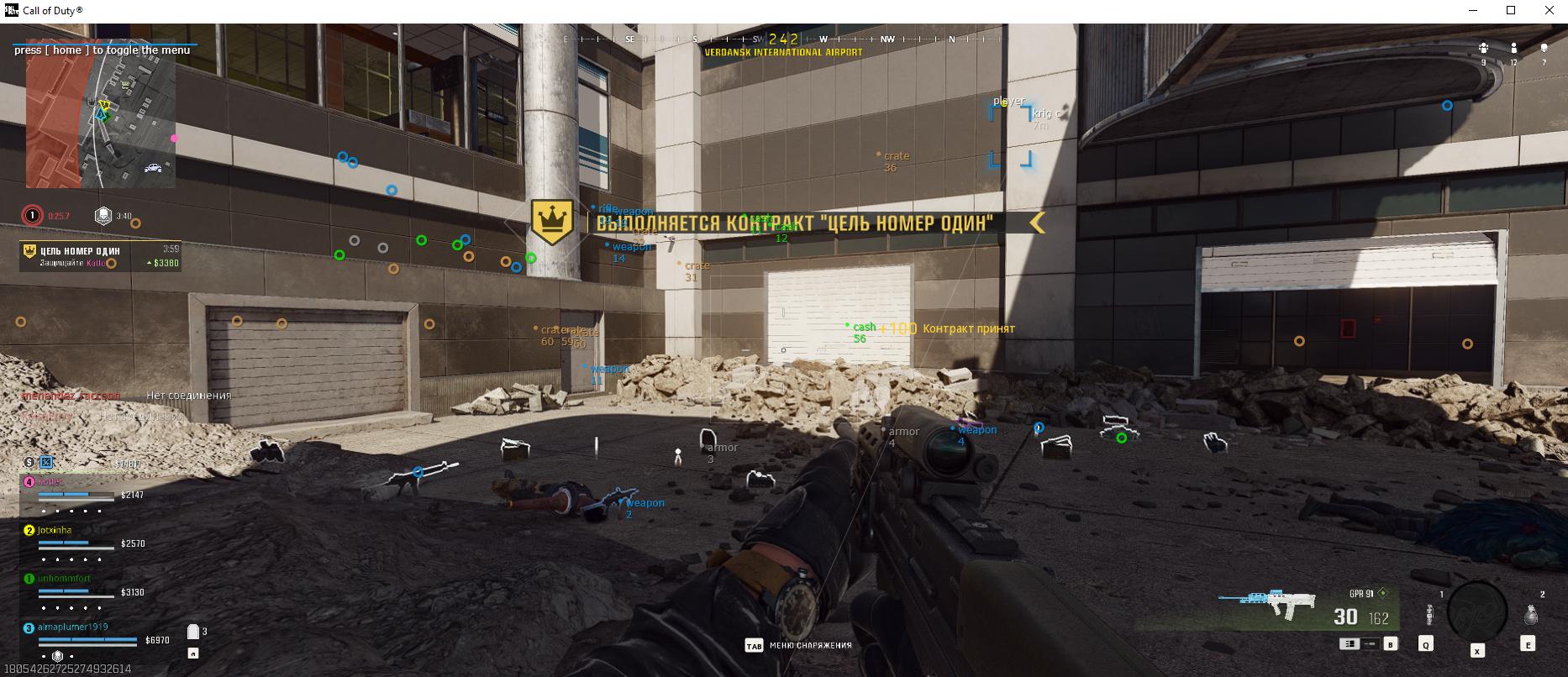Click the blue squad badge next to $14817

click(45, 462)
